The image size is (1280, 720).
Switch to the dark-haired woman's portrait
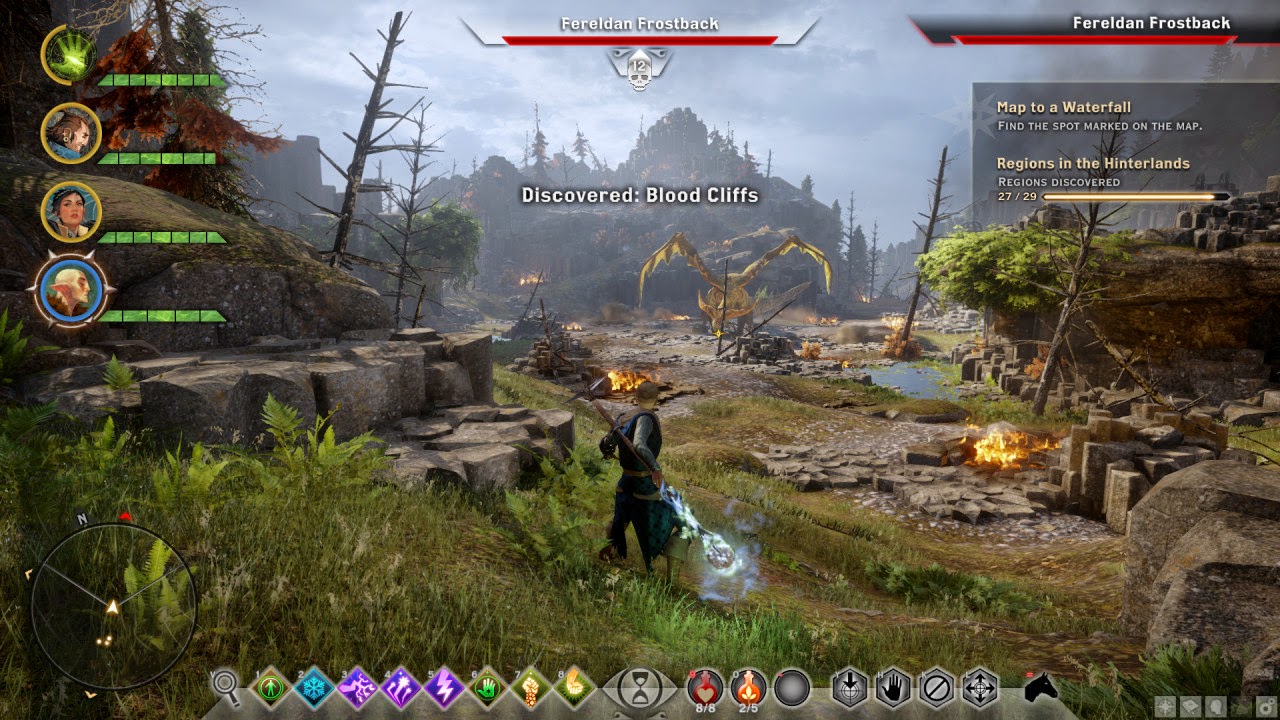(70, 212)
